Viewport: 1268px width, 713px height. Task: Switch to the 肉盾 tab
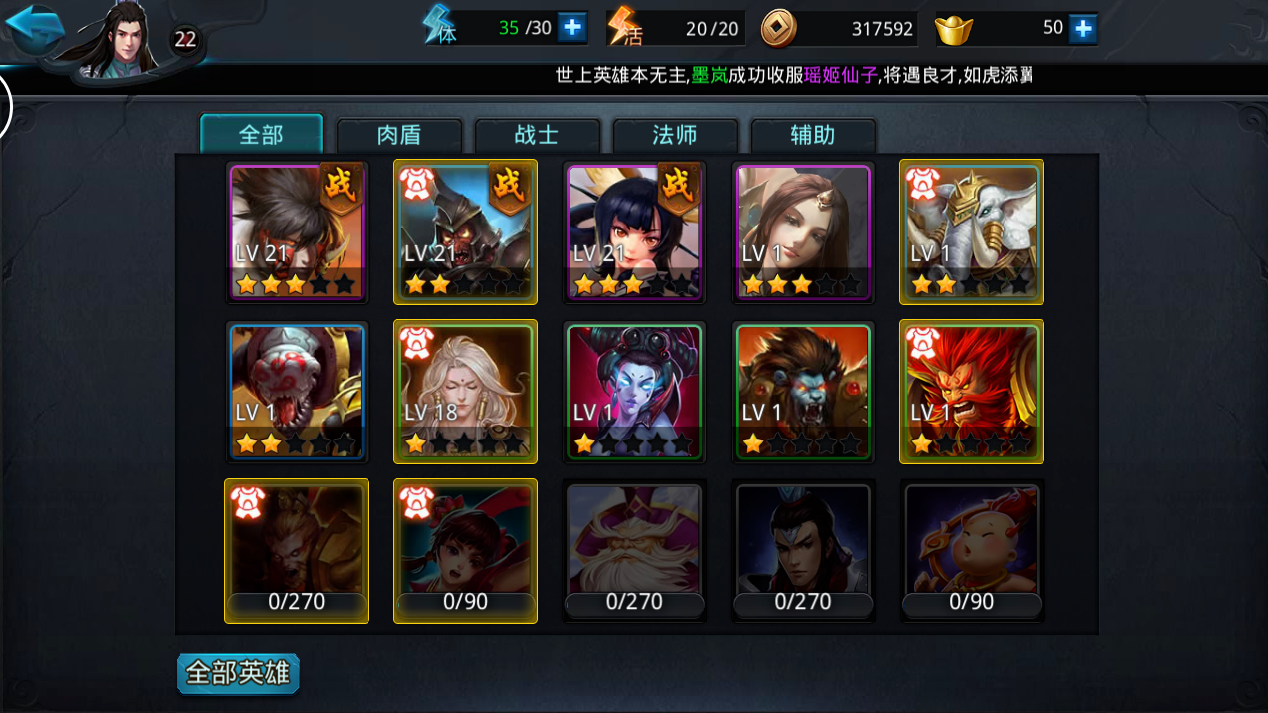(399, 136)
